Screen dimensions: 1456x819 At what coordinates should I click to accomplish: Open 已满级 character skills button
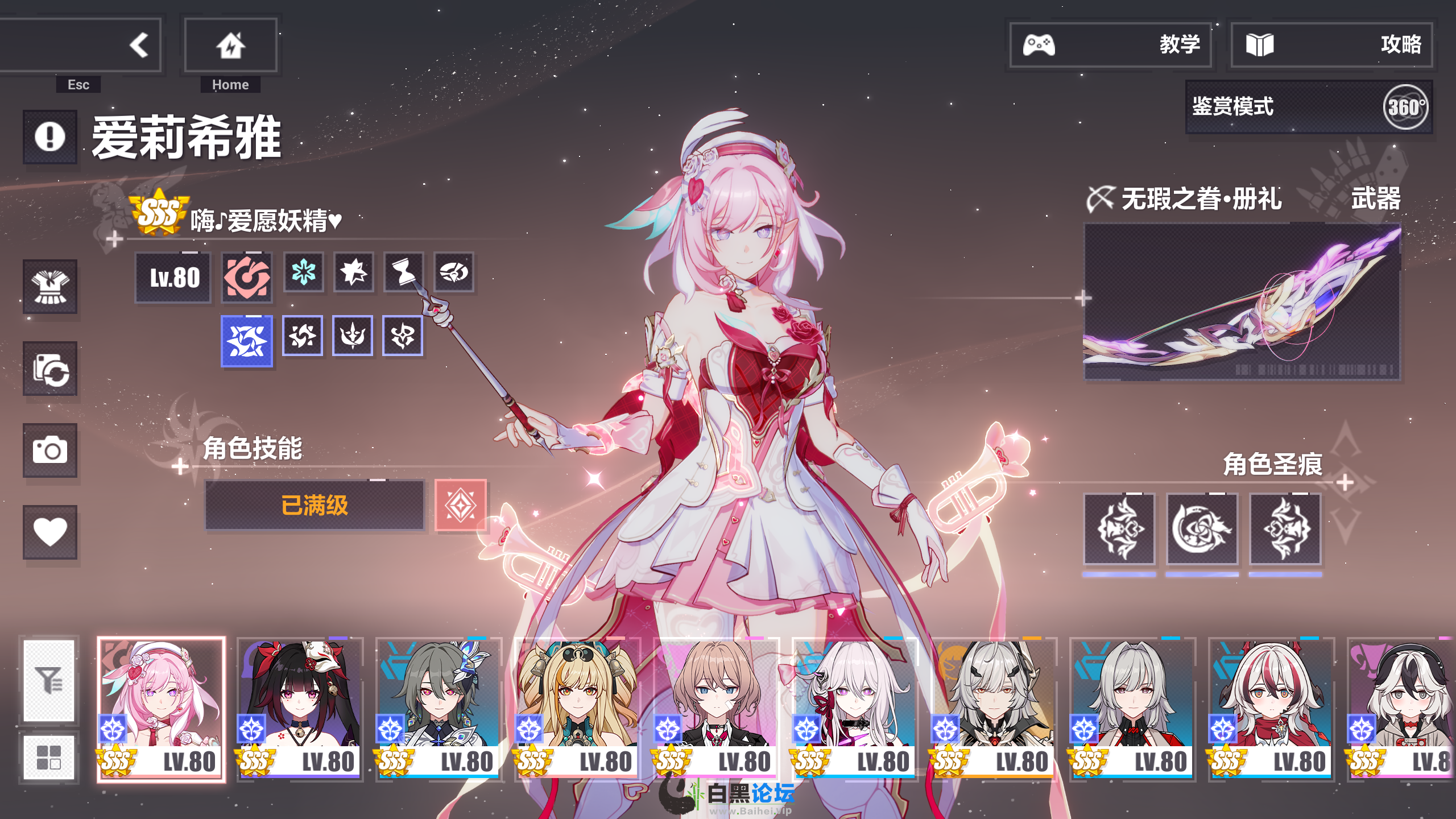[315, 506]
